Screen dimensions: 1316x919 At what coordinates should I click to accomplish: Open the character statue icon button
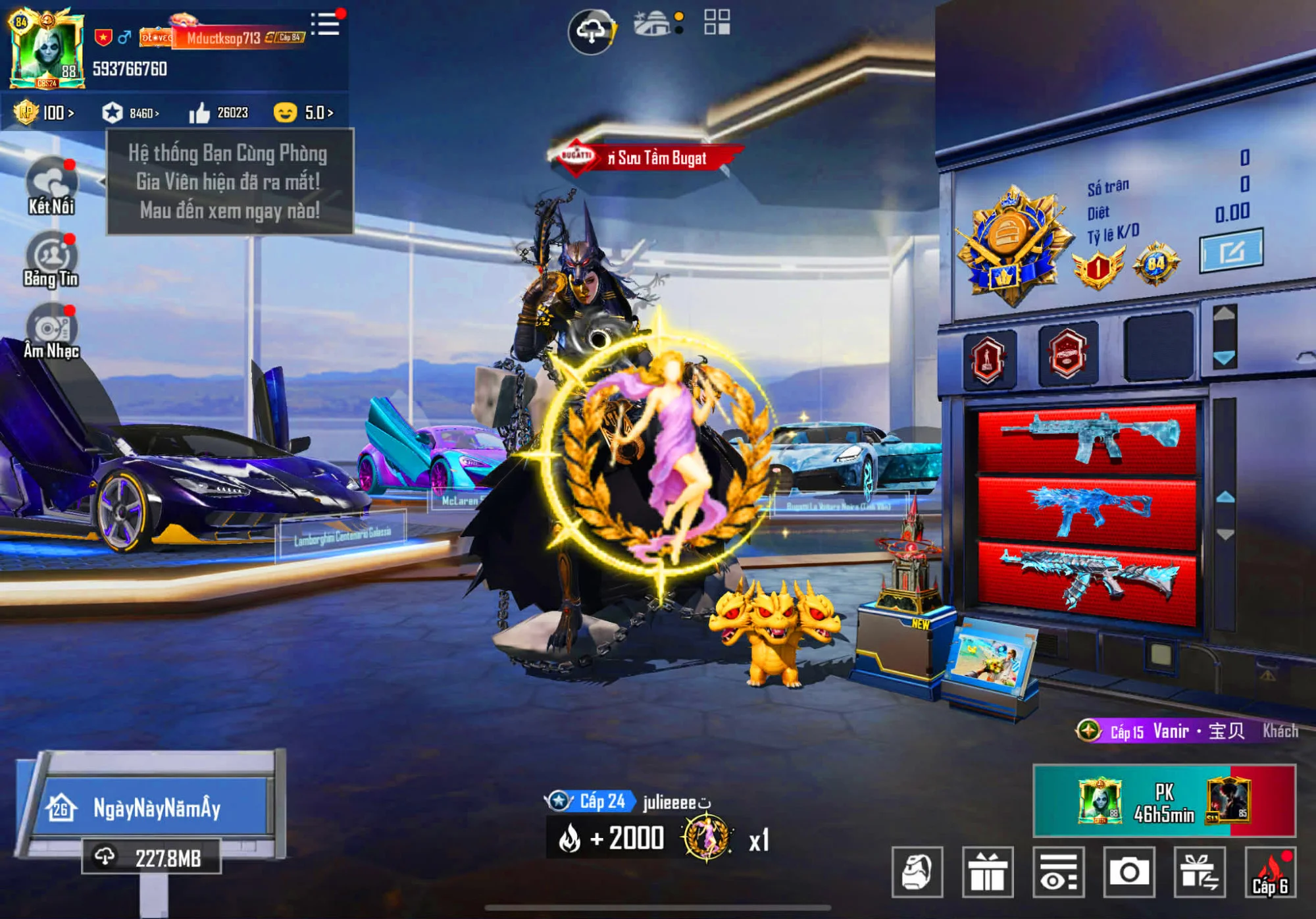pyautogui.click(x=917, y=872)
